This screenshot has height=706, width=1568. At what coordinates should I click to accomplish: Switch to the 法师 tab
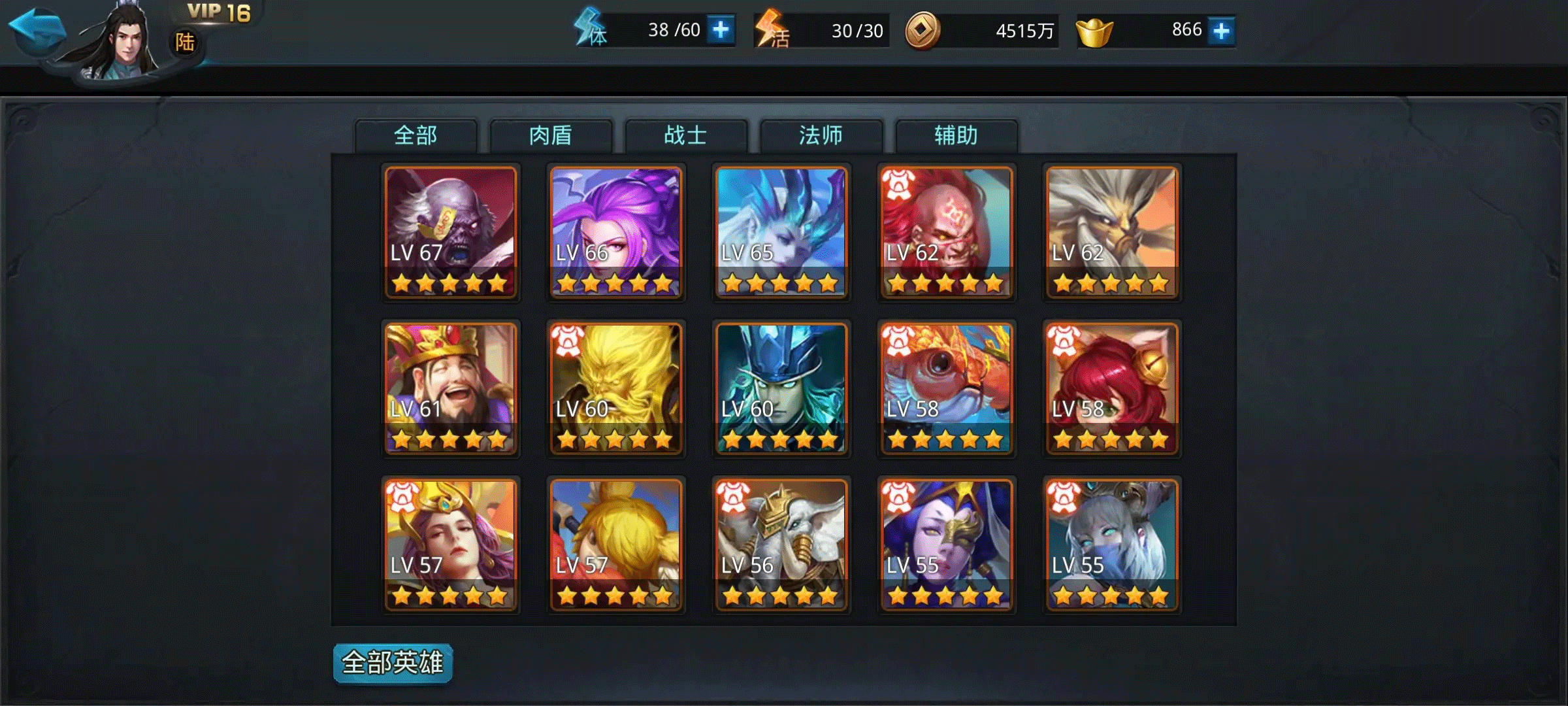click(x=821, y=136)
